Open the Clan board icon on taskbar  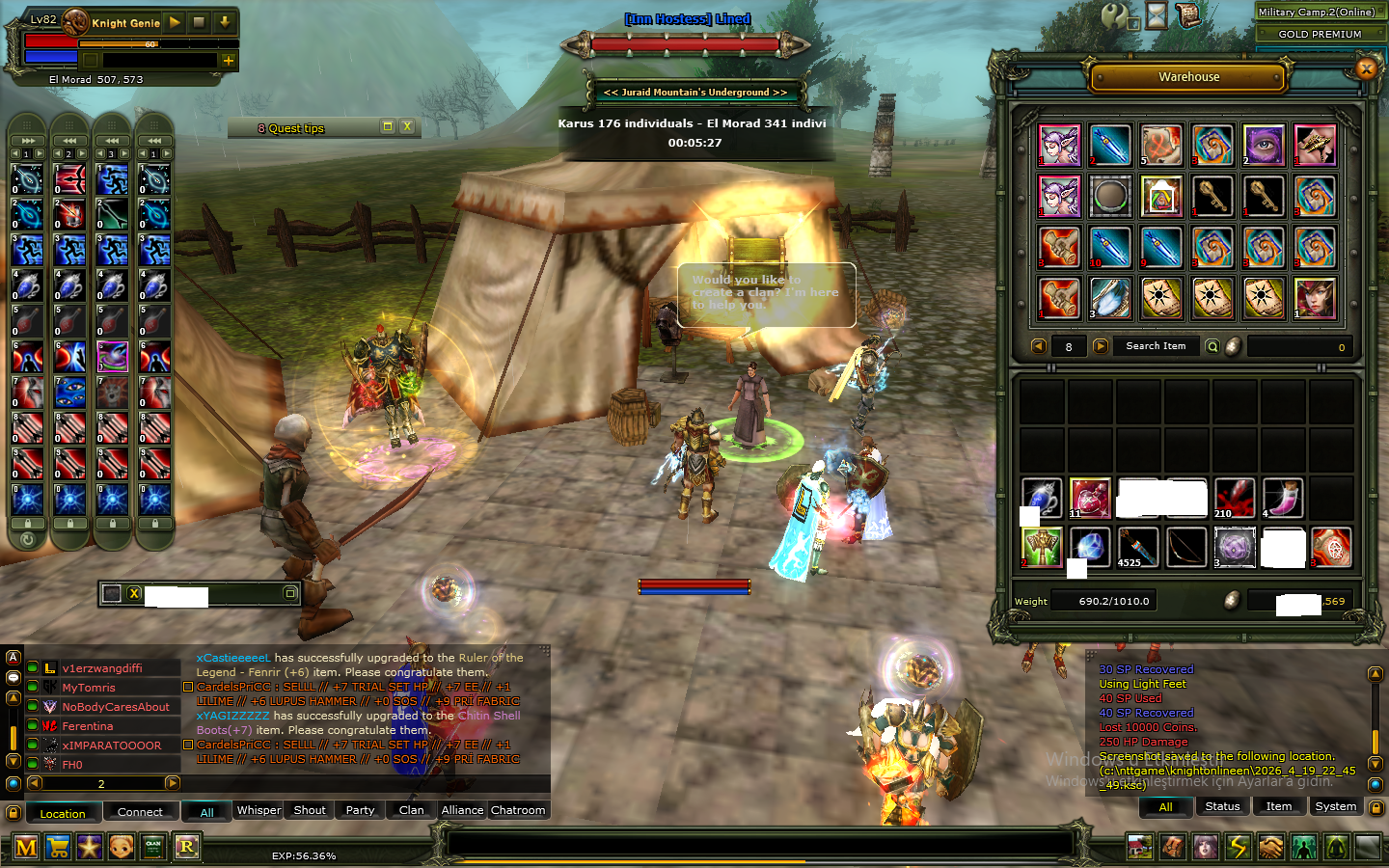coord(153,847)
